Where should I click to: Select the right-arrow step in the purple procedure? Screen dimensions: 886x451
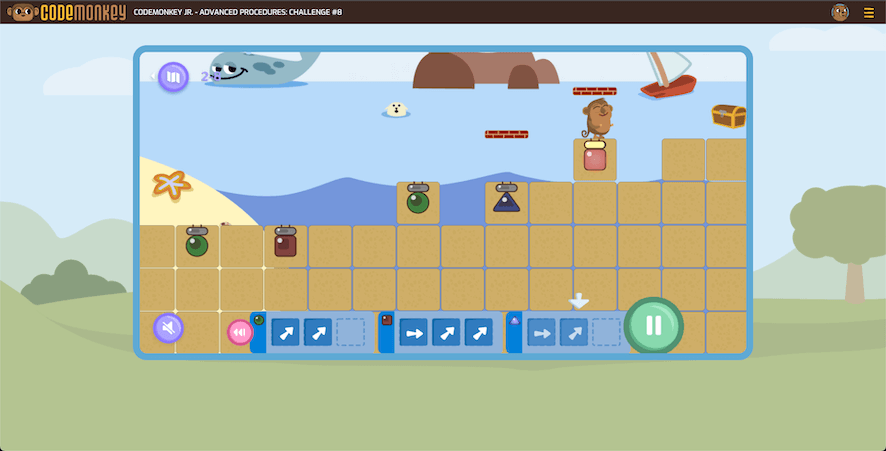[542, 332]
